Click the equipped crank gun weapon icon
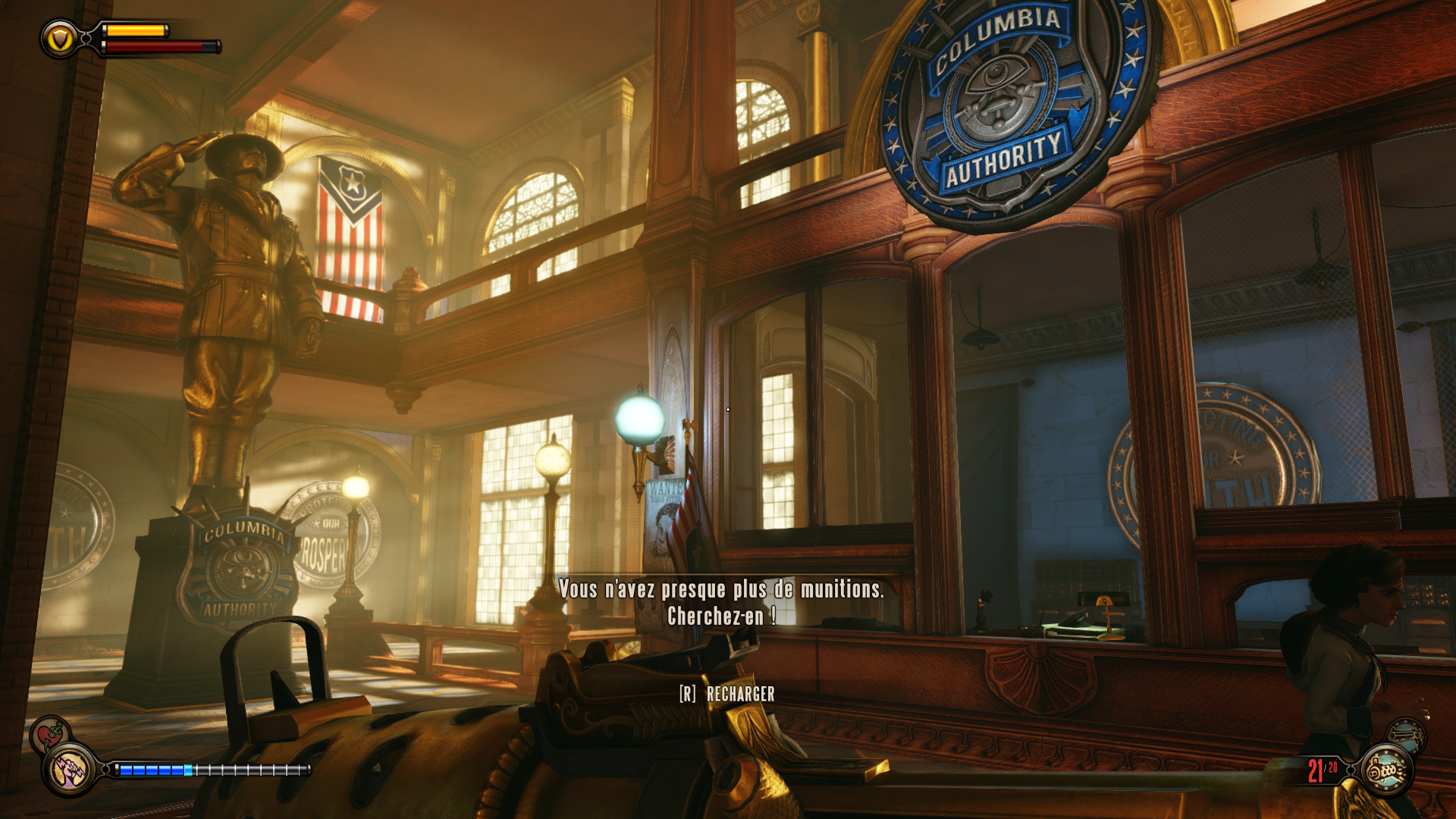The image size is (1456, 819). pos(1386,771)
